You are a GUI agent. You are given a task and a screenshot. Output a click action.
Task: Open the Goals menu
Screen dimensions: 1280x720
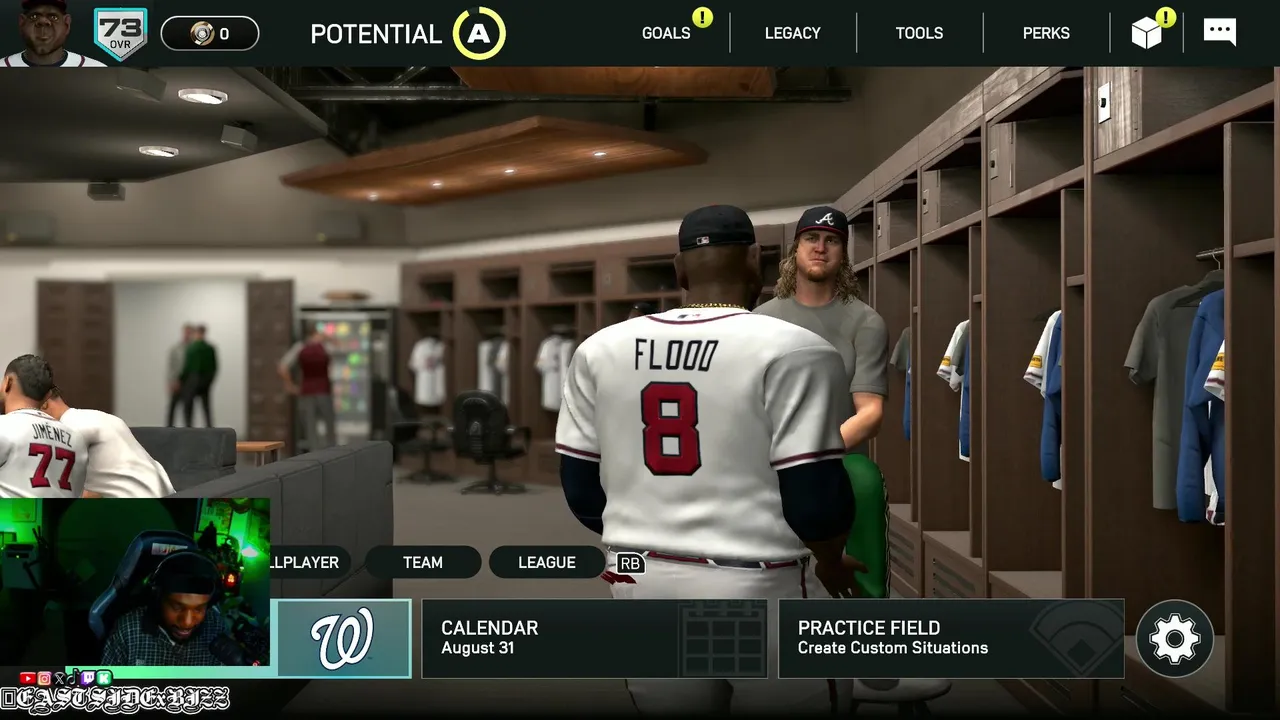666,33
